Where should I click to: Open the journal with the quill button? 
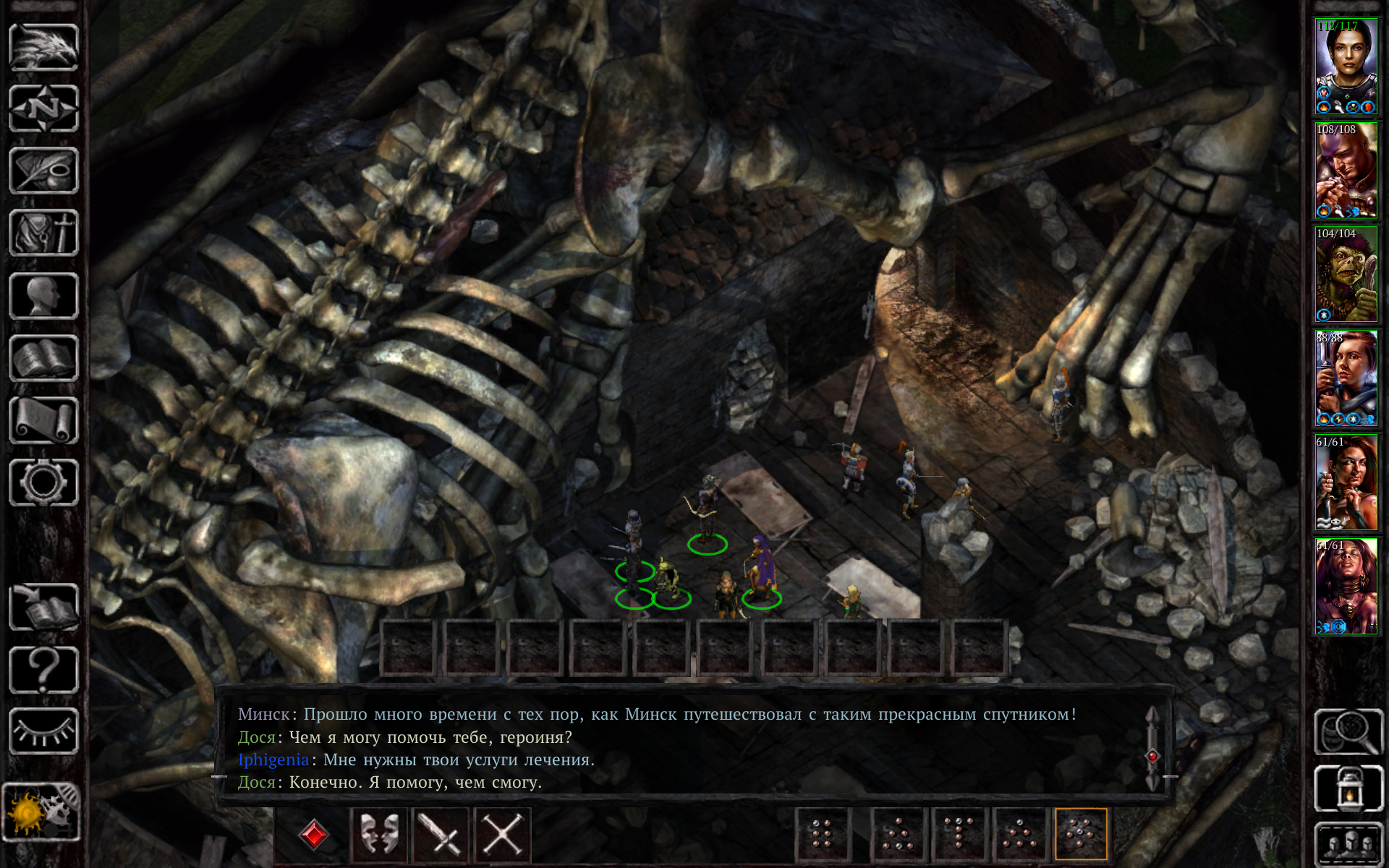click(x=43, y=171)
